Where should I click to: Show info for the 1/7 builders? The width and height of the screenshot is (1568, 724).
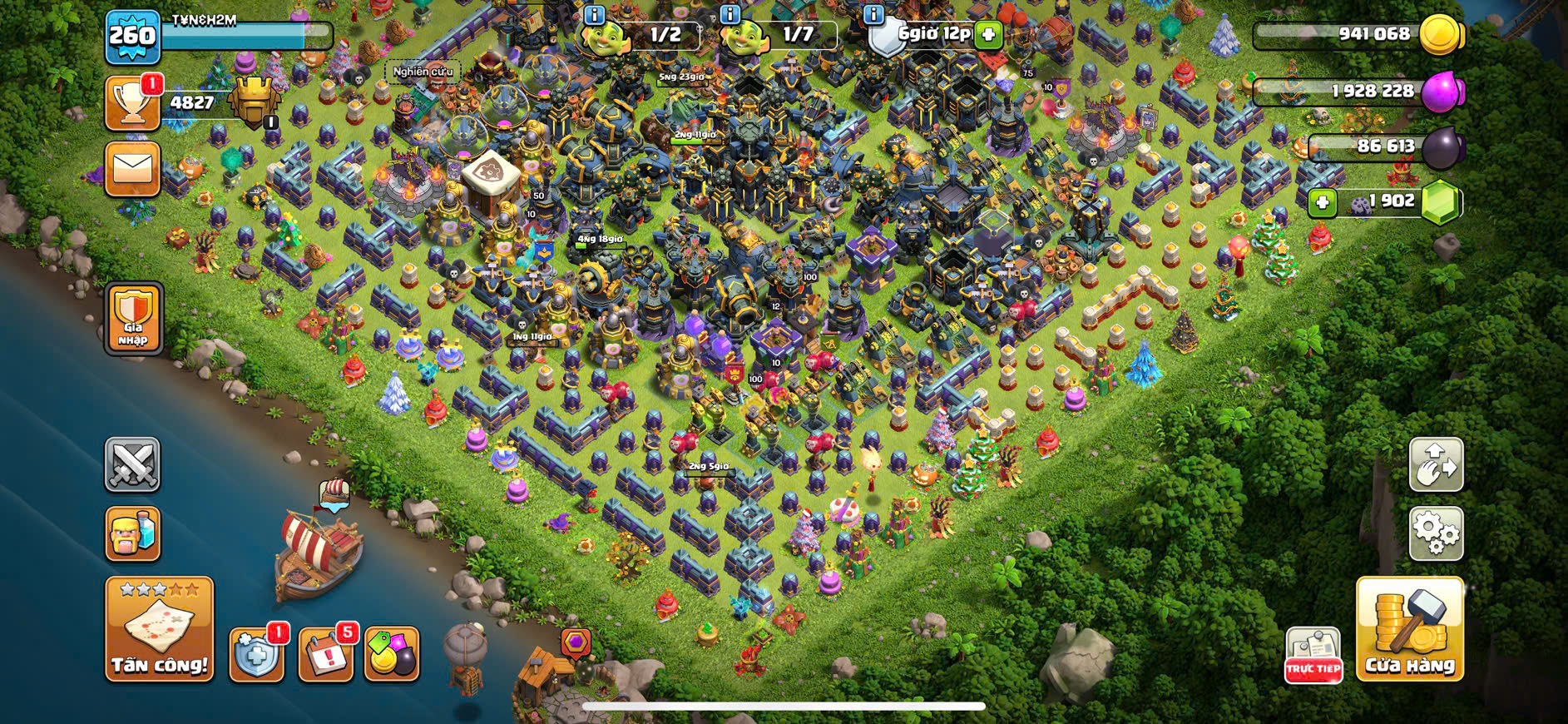pyautogui.click(x=730, y=14)
